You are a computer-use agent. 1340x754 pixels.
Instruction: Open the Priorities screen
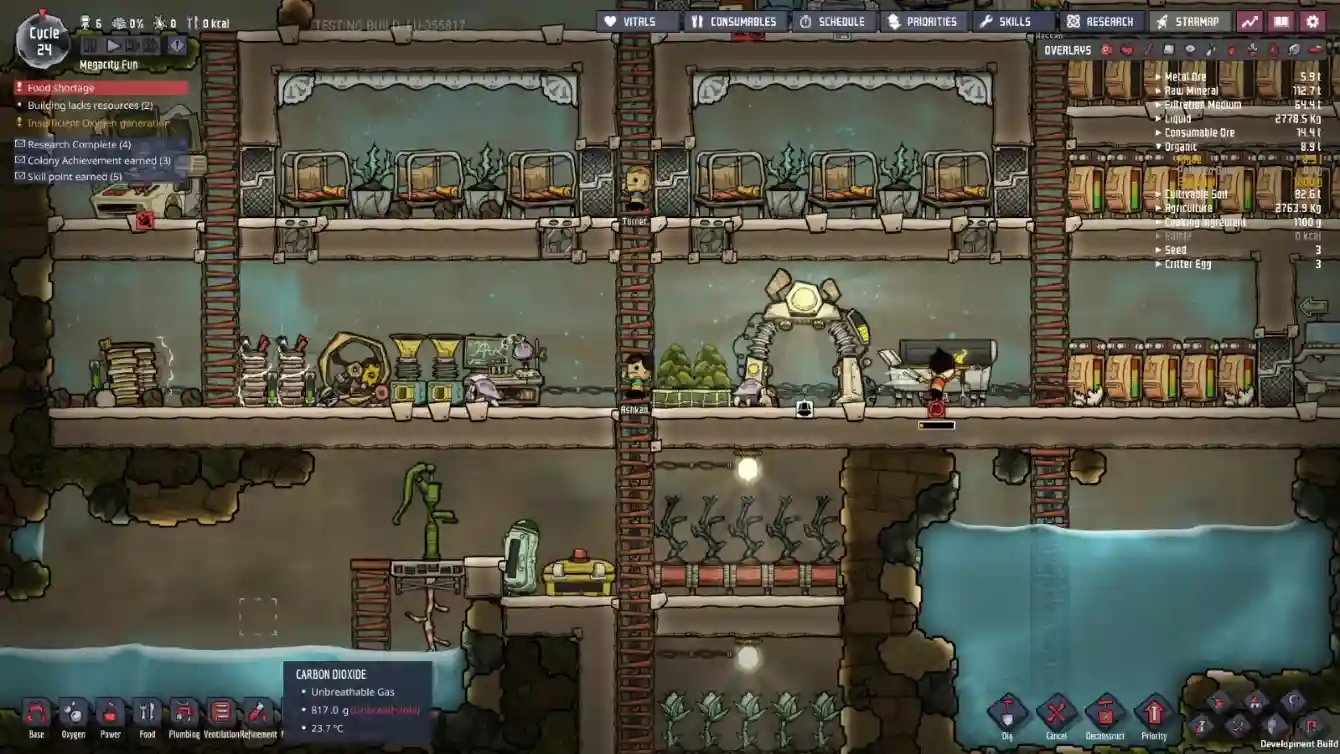922,21
